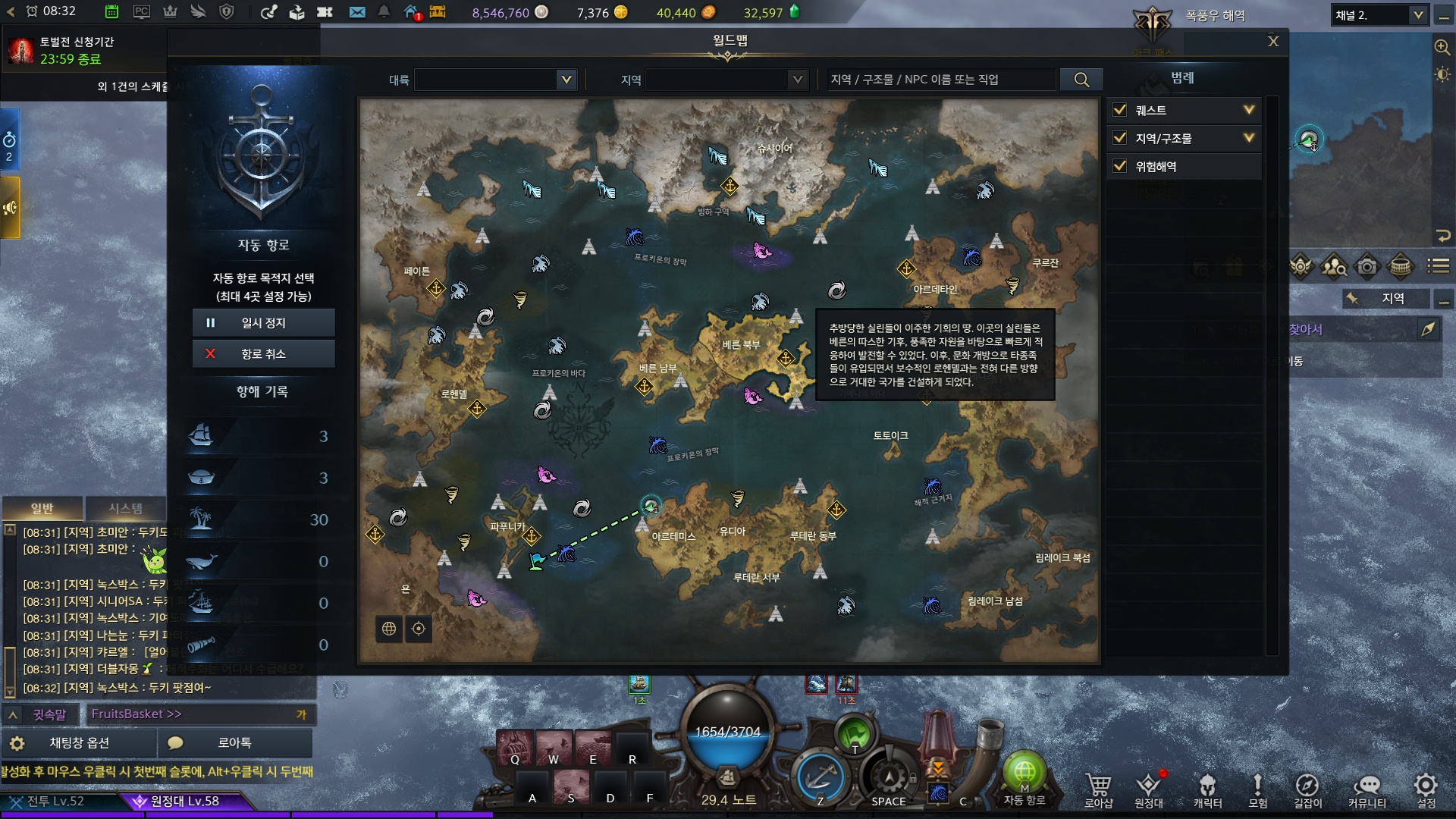1456x819 pixels.
Task: Uncheck the 위험해역 danger zone filter
Action: click(1120, 166)
